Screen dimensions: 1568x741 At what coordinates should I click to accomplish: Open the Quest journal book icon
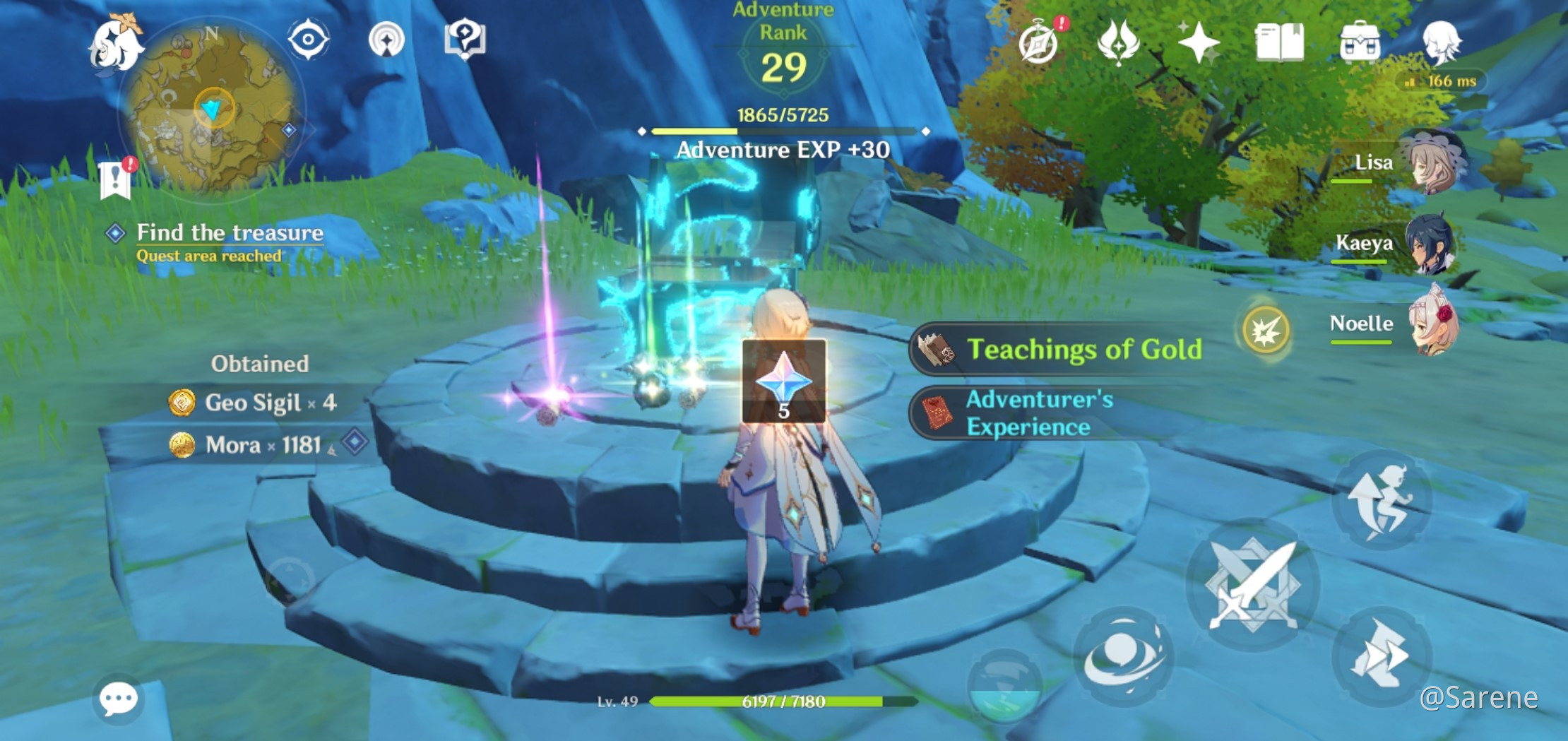pyautogui.click(x=1279, y=42)
